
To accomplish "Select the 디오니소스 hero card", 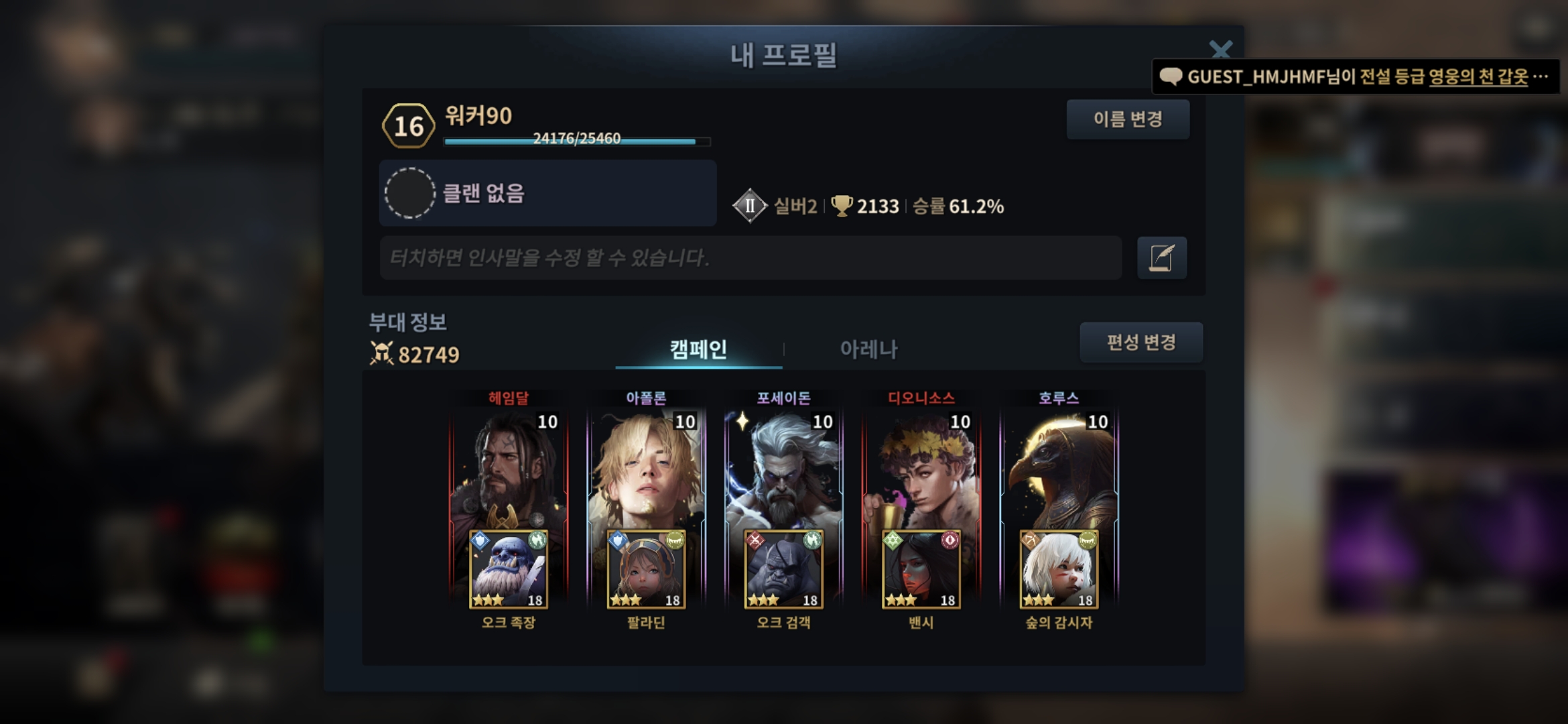I will [921, 469].
